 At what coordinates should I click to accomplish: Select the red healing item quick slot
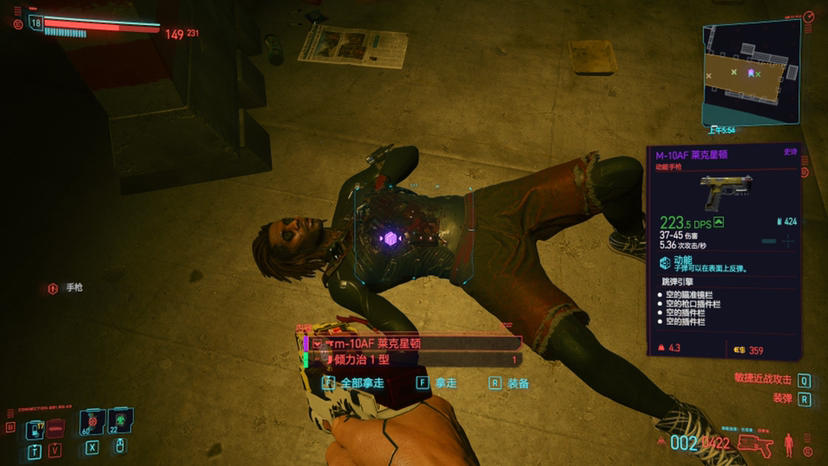coord(92,423)
